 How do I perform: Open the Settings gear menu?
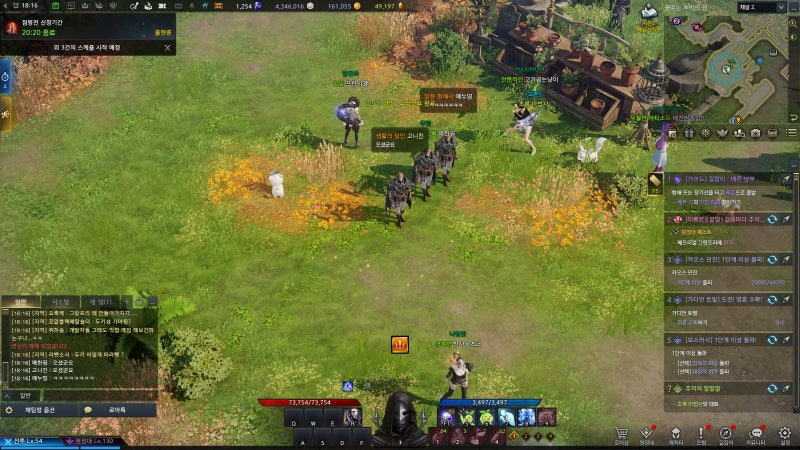click(x=784, y=434)
